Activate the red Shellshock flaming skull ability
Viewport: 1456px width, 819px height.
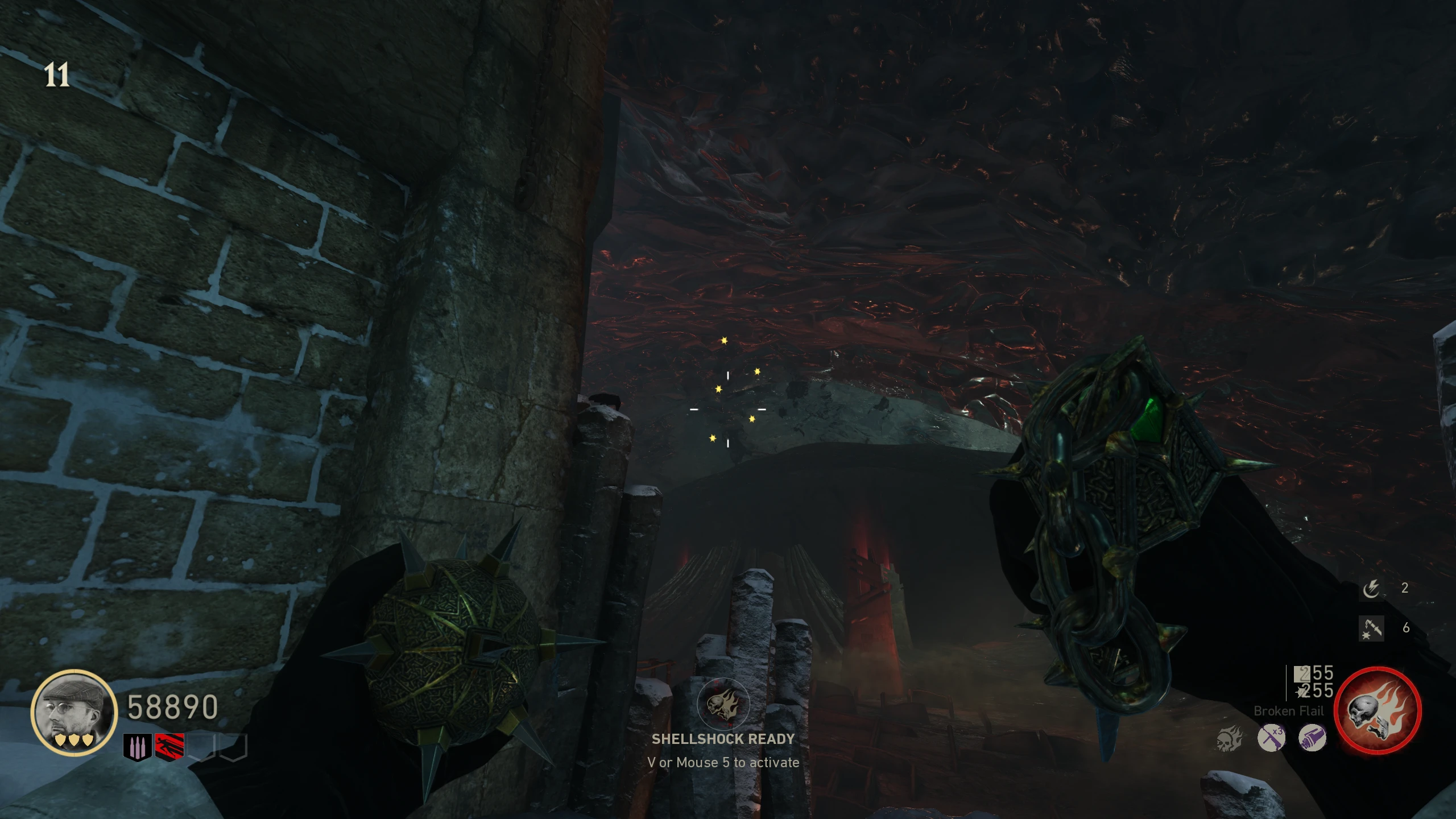[1378, 710]
